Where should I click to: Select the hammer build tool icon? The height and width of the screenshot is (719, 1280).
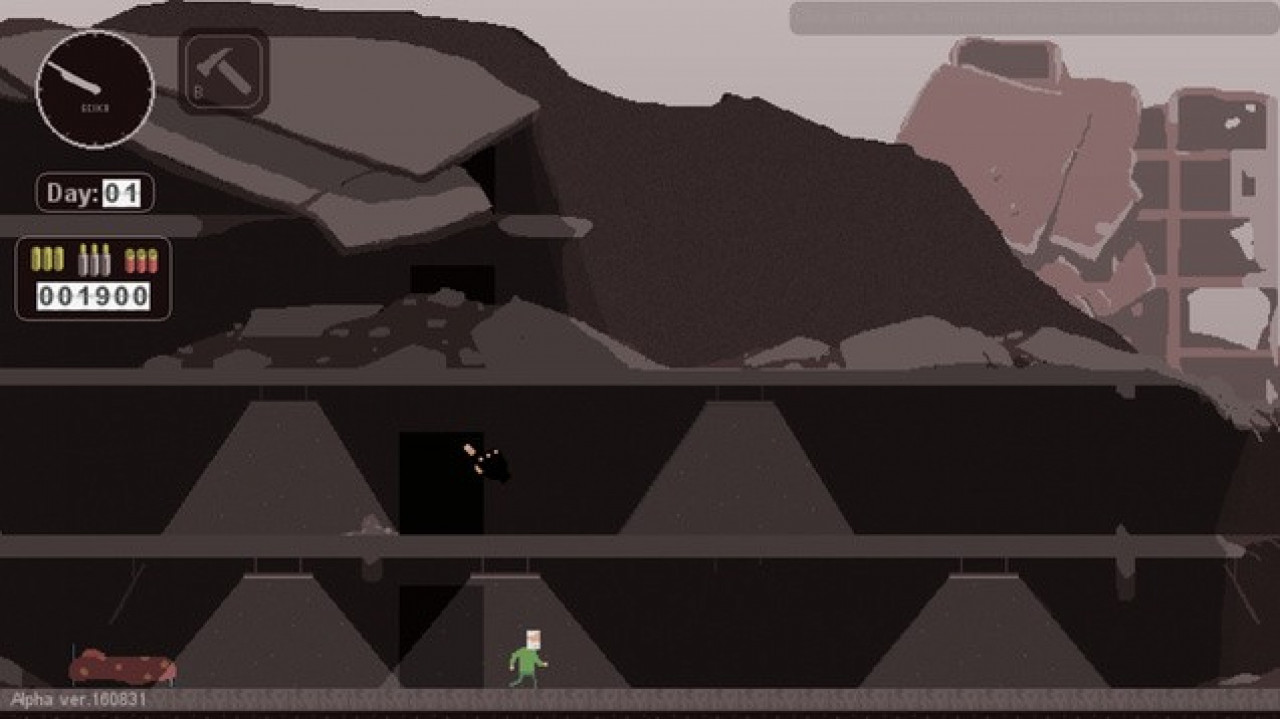(x=223, y=71)
